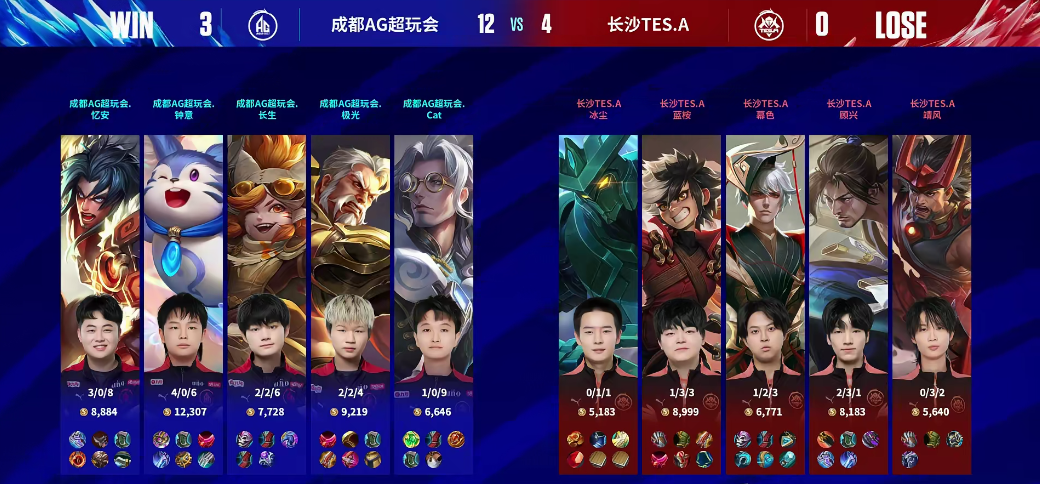Select the 长沙TES.A team name header

tap(648, 24)
